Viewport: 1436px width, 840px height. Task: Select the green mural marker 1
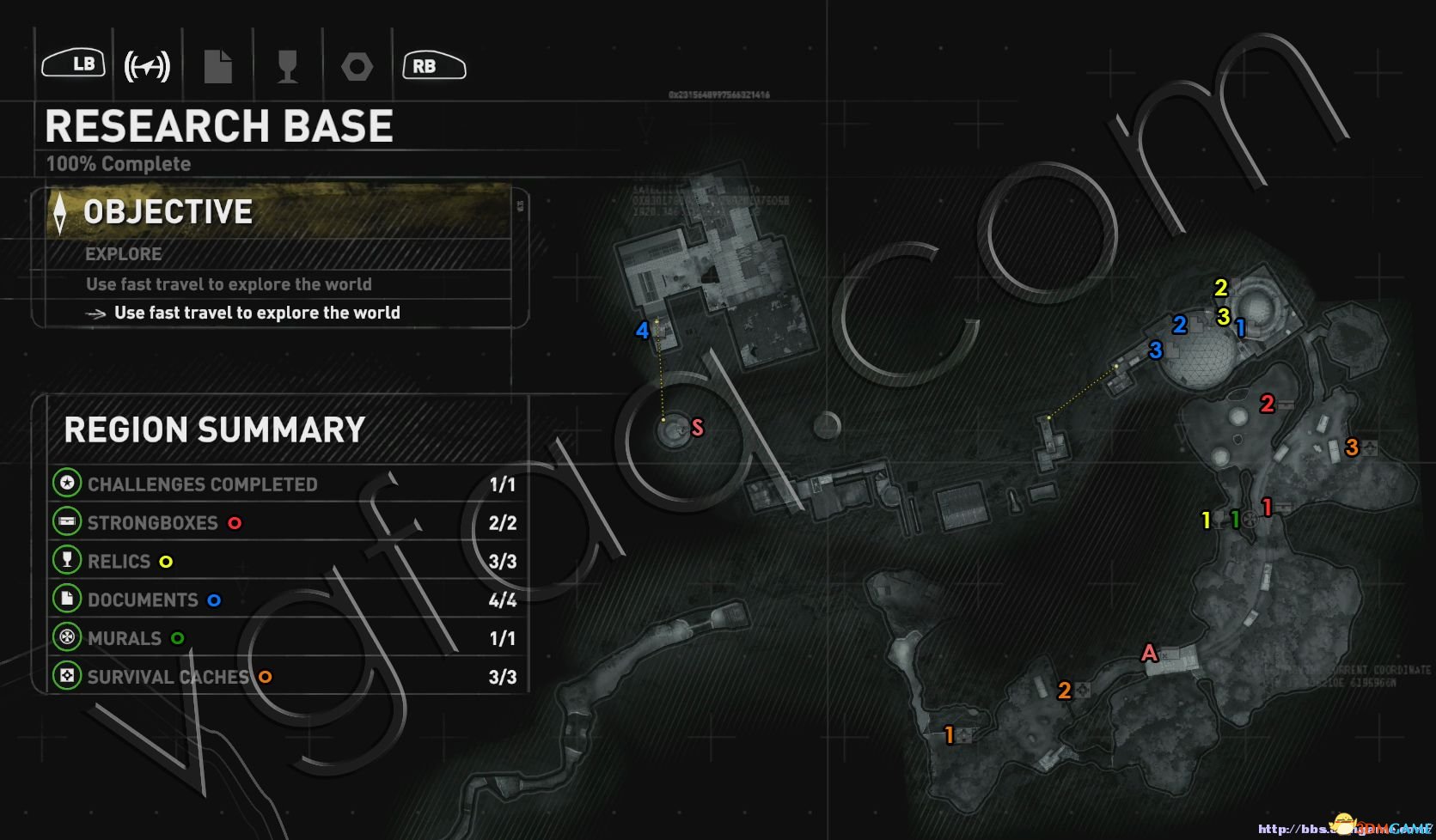coord(1235,520)
